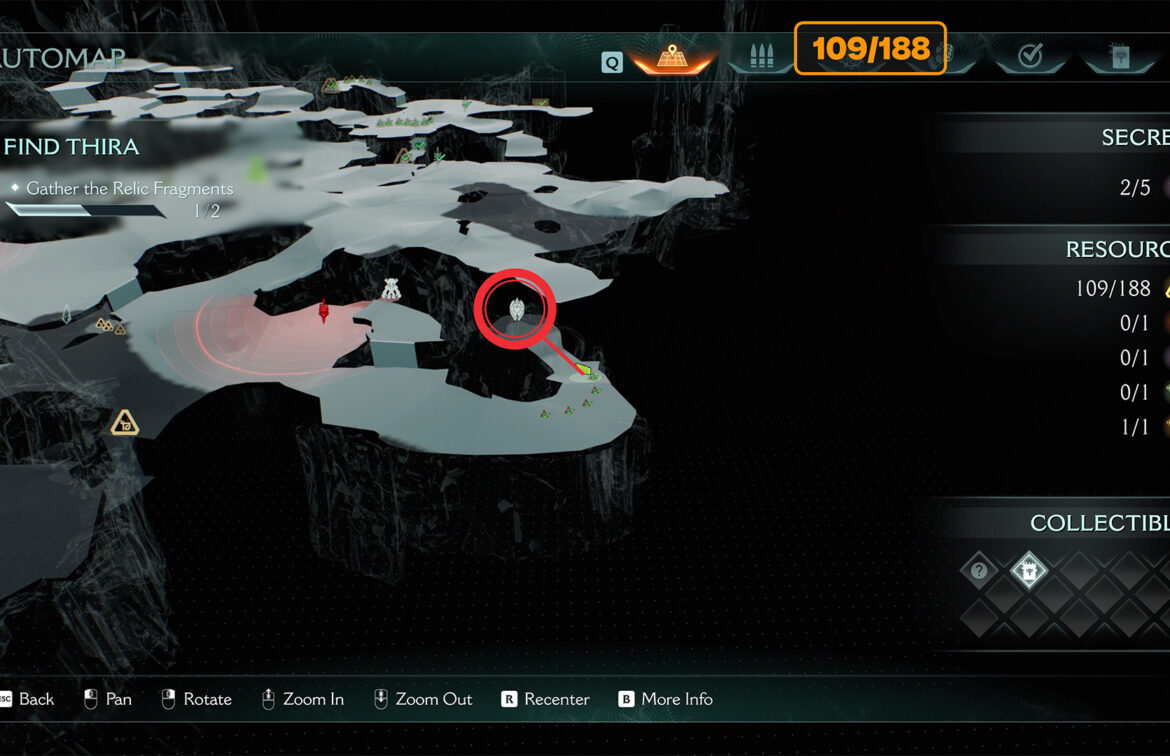Select the white demon figure map marker
Viewport: 1170px width, 756px height.
coord(391,289)
